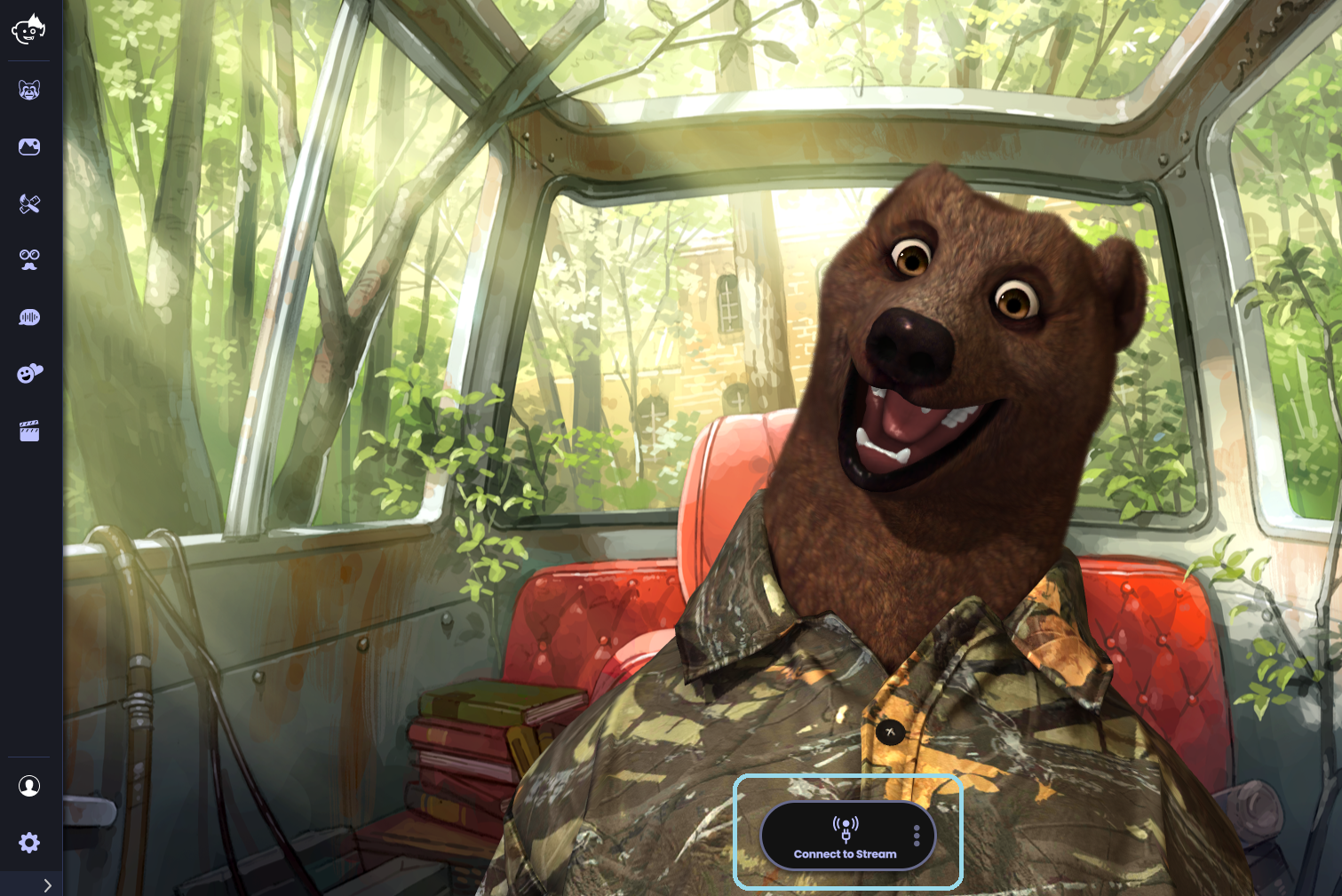Viewport: 1342px width, 896px height.
Task: Open the gear Settings menu
Action: (x=29, y=843)
